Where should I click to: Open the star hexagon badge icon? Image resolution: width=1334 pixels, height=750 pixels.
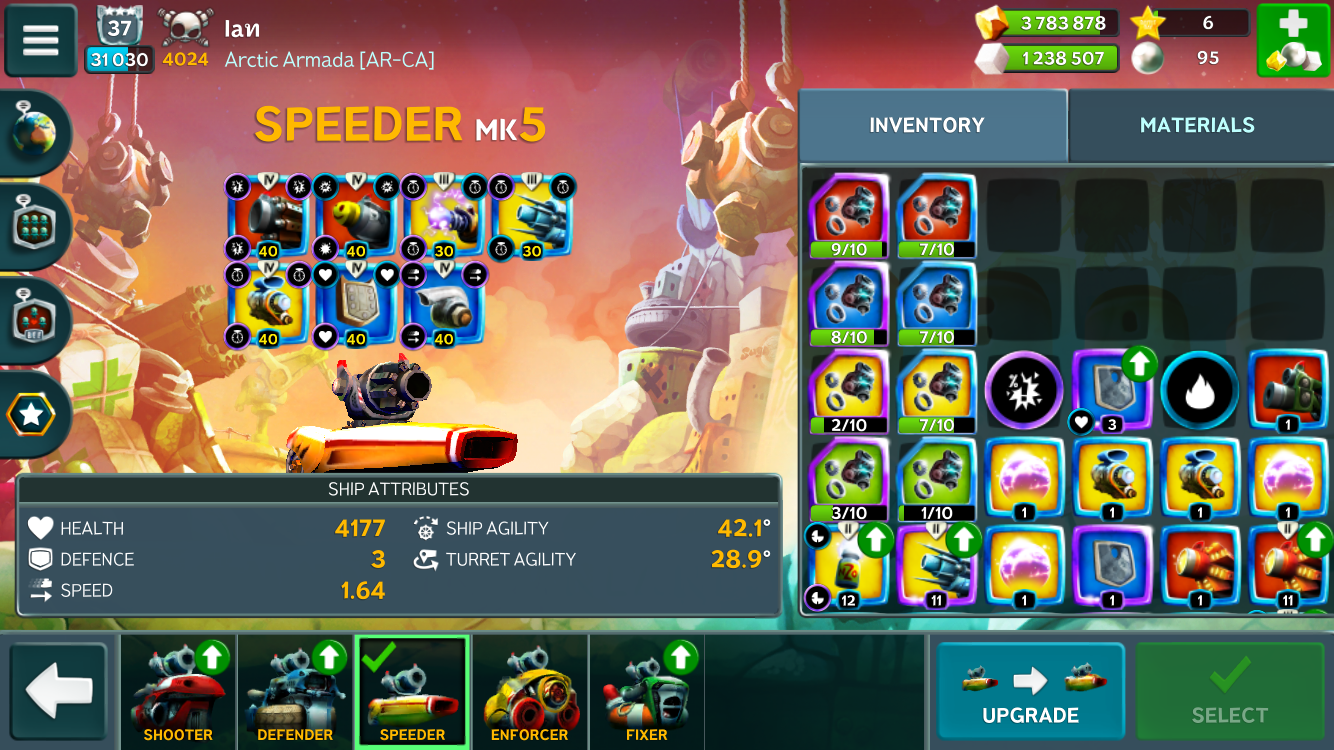coord(33,415)
